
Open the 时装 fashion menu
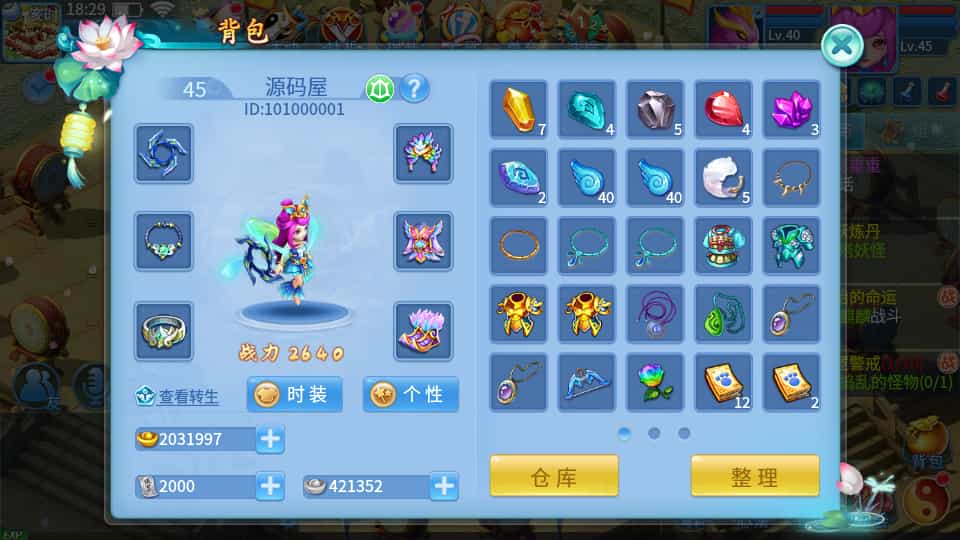tap(295, 394)
